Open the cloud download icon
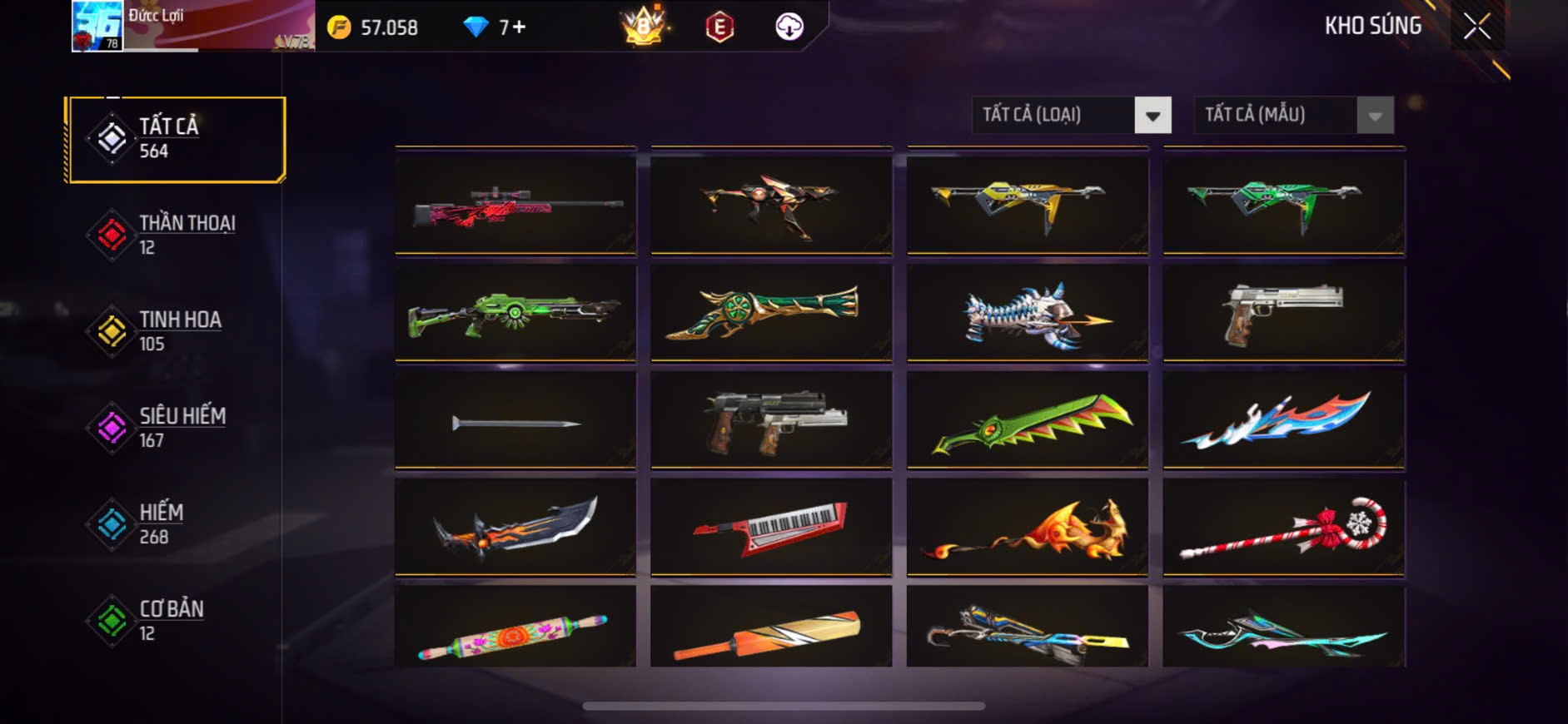Image resolution: width=1568 pixels, height=724 pixels. click(789, 27)
